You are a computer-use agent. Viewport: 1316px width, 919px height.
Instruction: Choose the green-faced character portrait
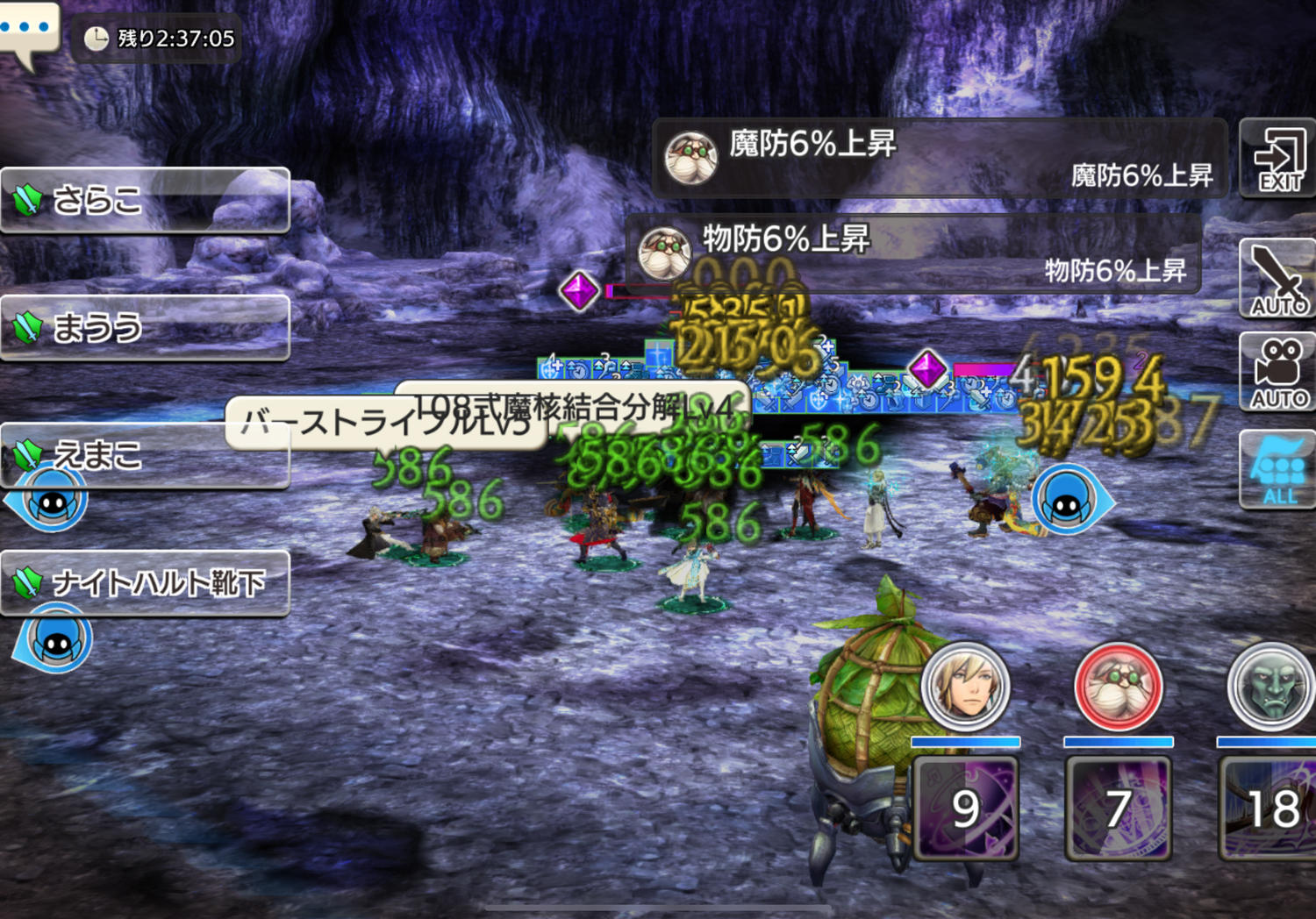click(1270, 687)
